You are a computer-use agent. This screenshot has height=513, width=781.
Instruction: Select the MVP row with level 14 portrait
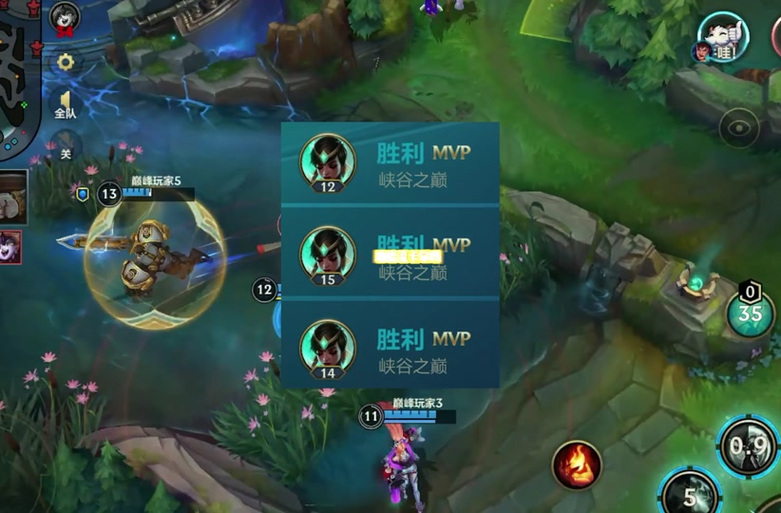(x=390, y=346)
